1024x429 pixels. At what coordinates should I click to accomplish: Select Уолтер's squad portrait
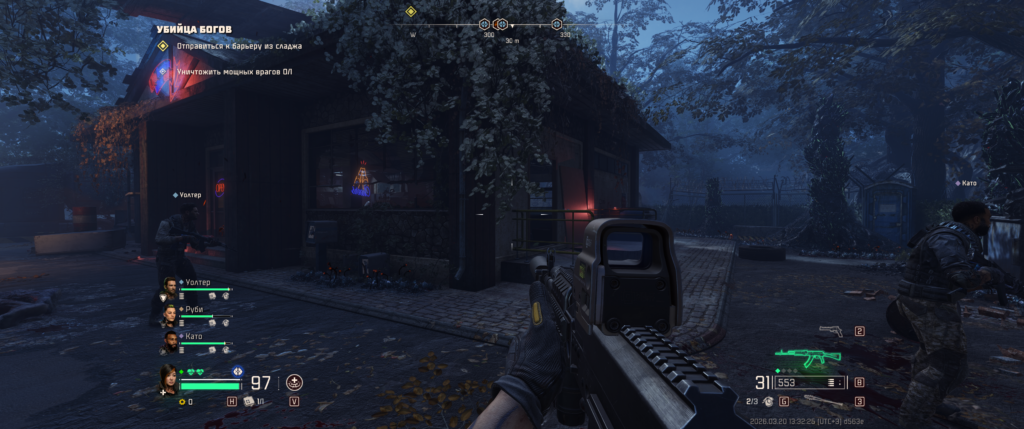coord(169,287)
